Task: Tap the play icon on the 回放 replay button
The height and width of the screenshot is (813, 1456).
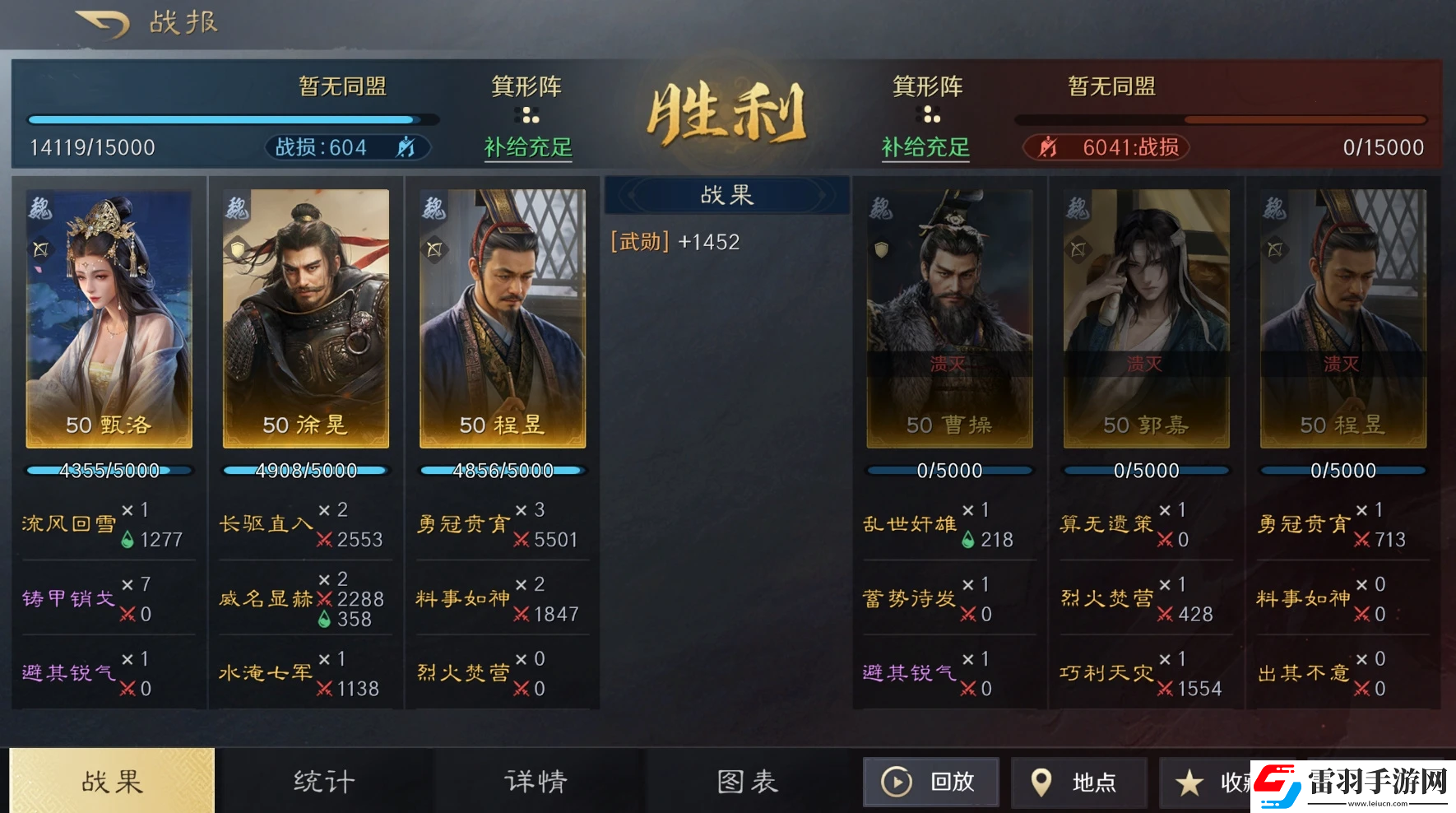Action: tap(896, 782)
